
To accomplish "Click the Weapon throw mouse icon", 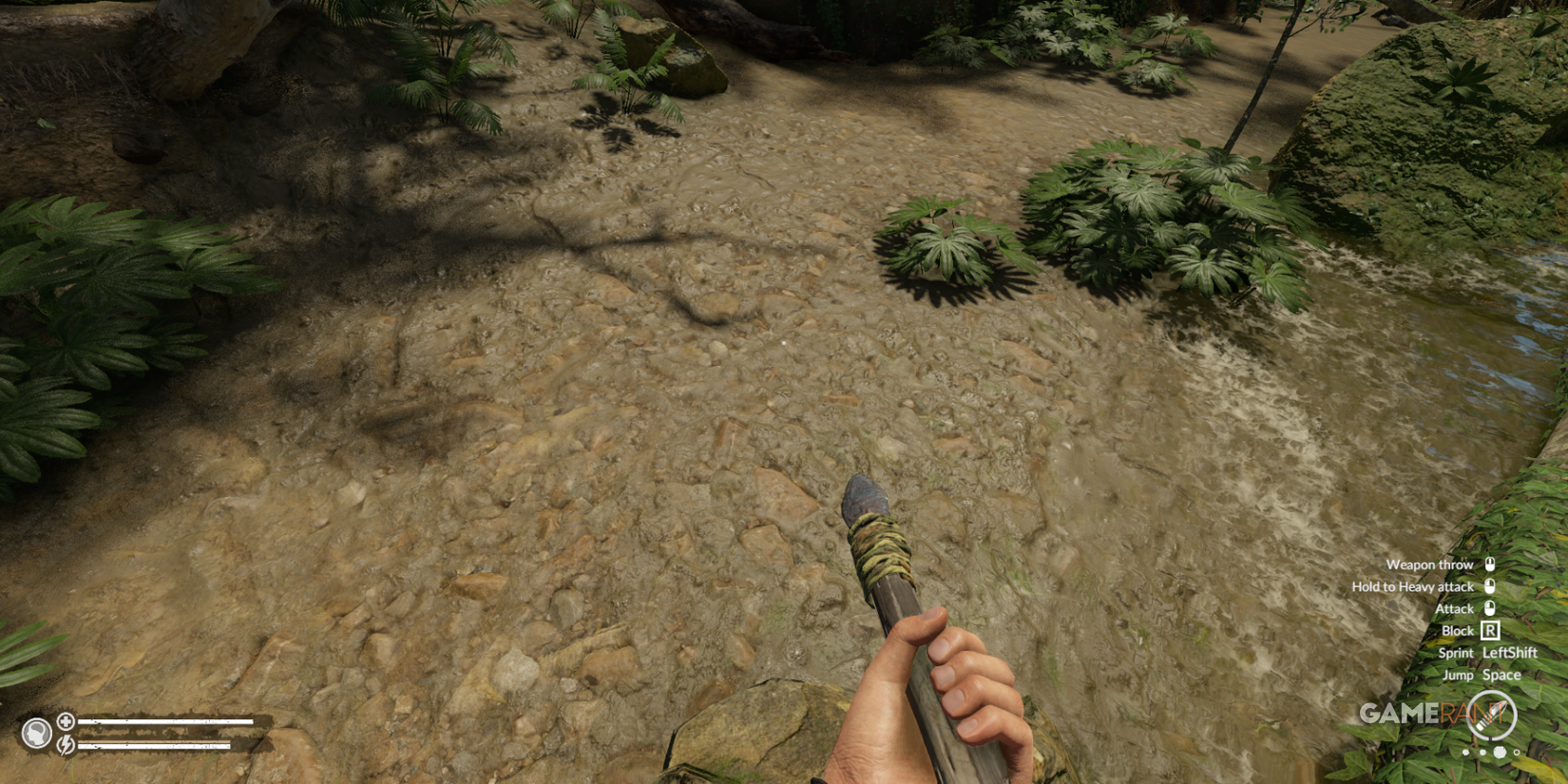I will click(x=1487, y=564).
